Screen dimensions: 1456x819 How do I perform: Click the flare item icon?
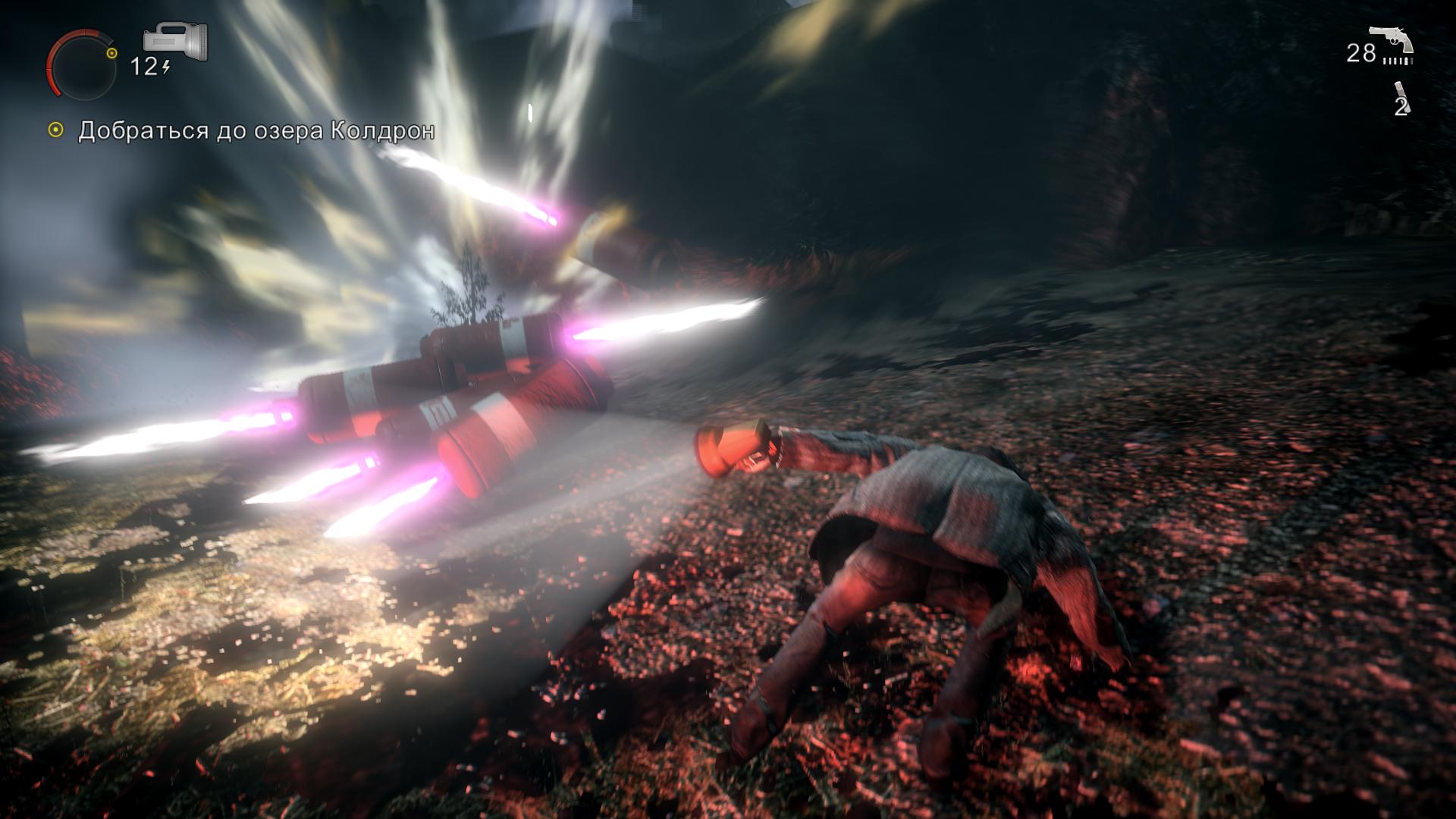(x=1400, y=92)
